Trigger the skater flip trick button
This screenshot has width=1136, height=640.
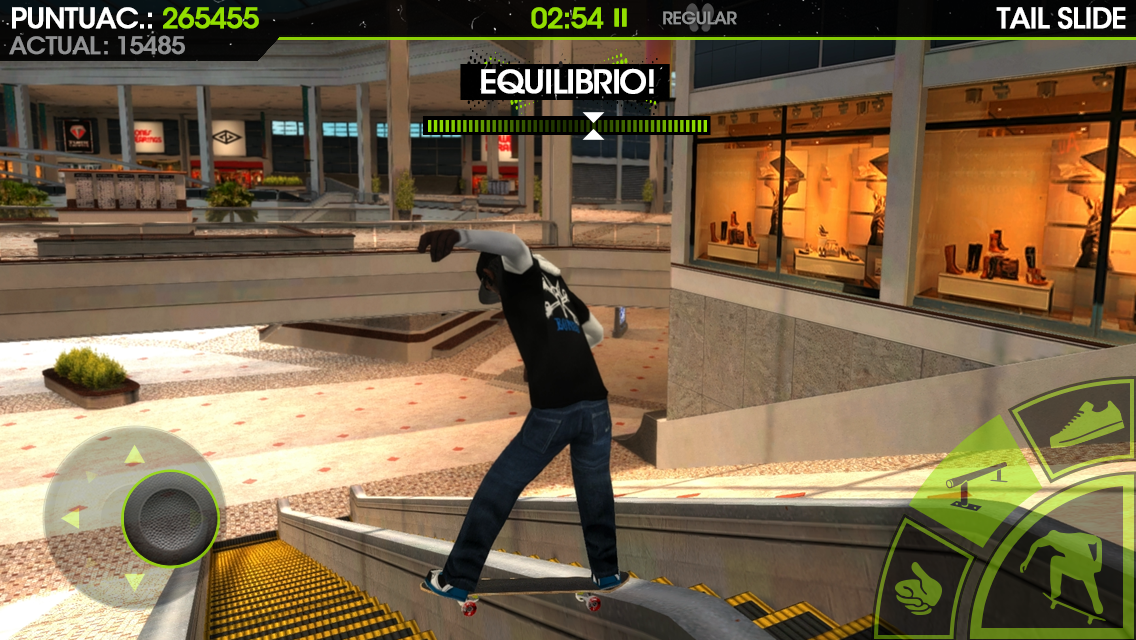click(x=1063, y=577)
